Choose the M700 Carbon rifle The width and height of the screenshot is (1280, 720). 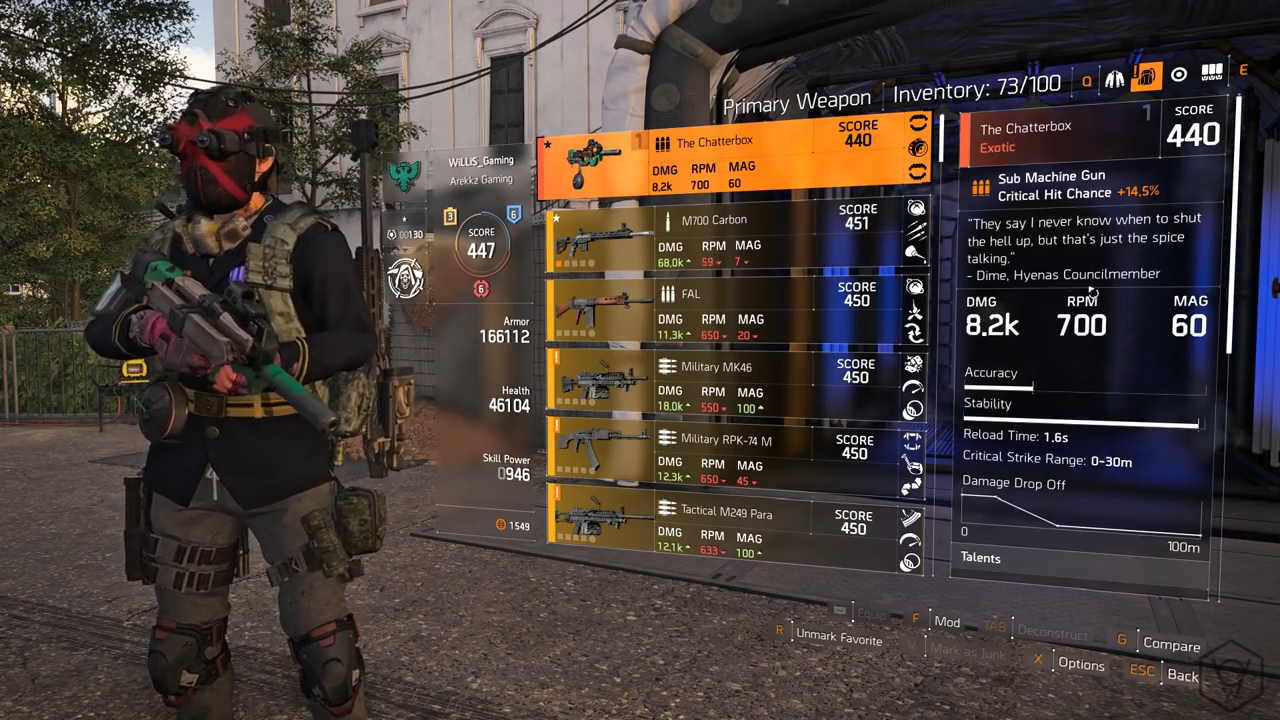[x=735, y=238]
